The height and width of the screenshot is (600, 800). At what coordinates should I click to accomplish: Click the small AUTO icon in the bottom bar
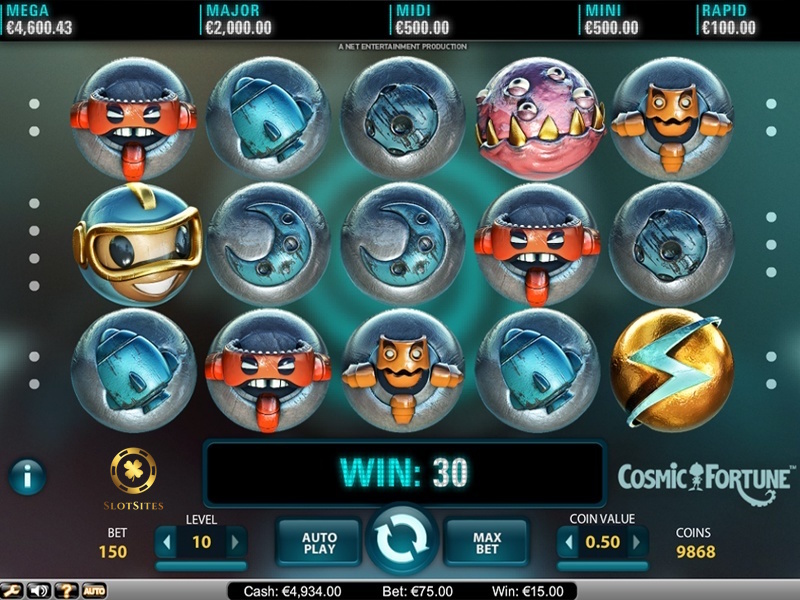click(x=93, y=591)
